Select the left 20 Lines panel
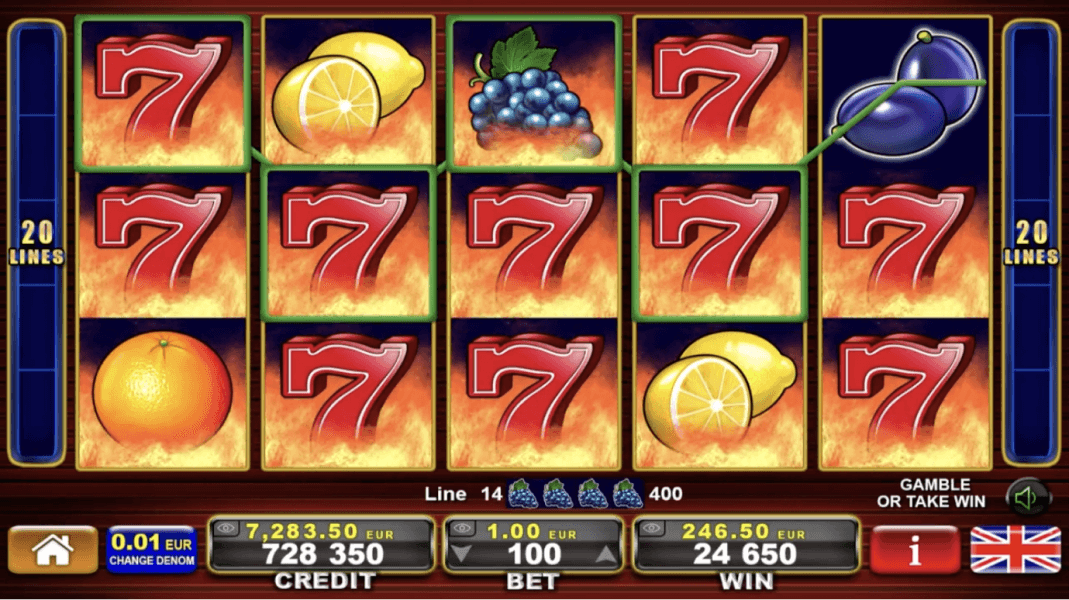This screenshot has height=600, width=1069. point(37,245)
